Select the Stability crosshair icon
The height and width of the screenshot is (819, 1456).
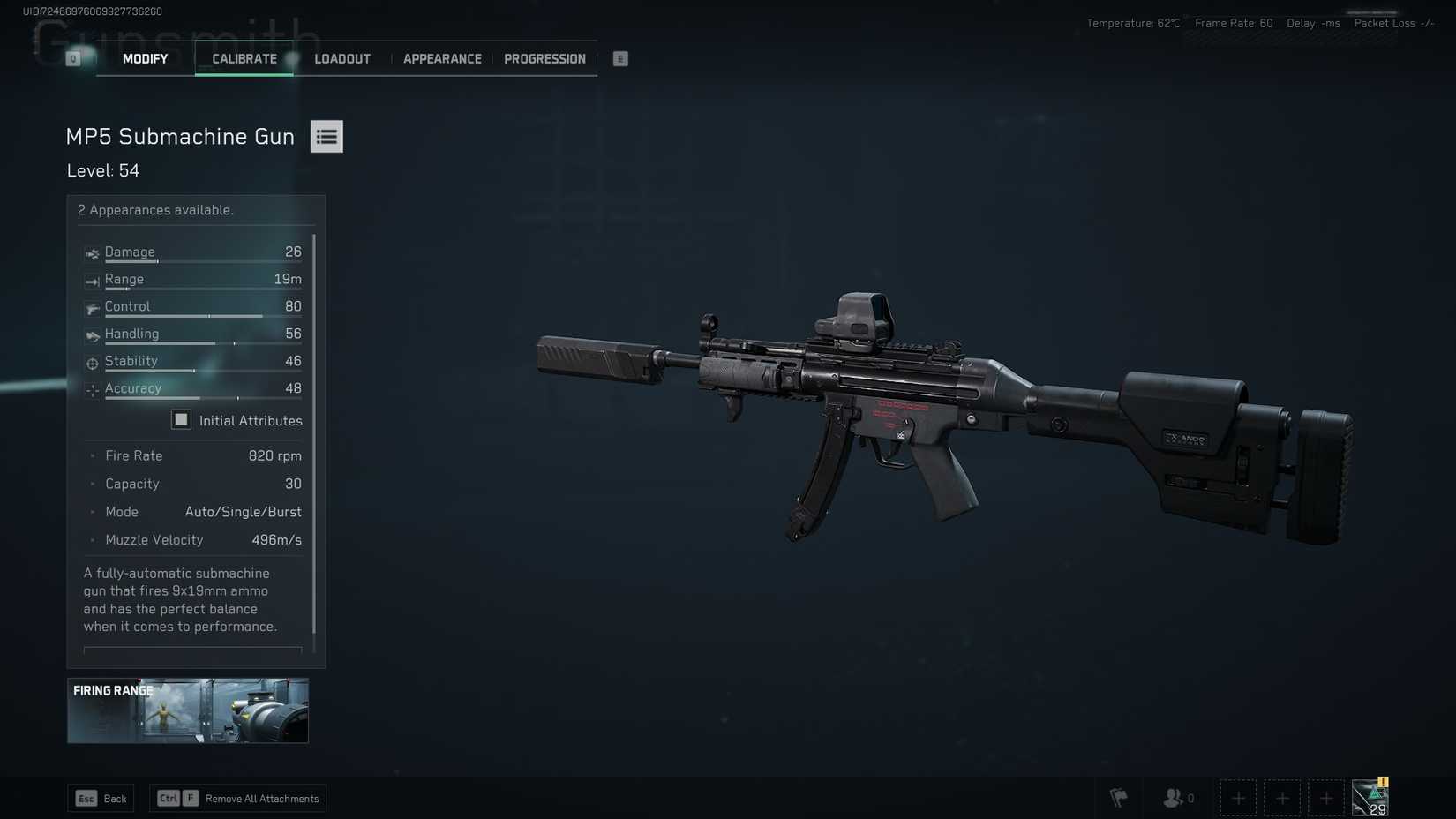click(92, 363)
